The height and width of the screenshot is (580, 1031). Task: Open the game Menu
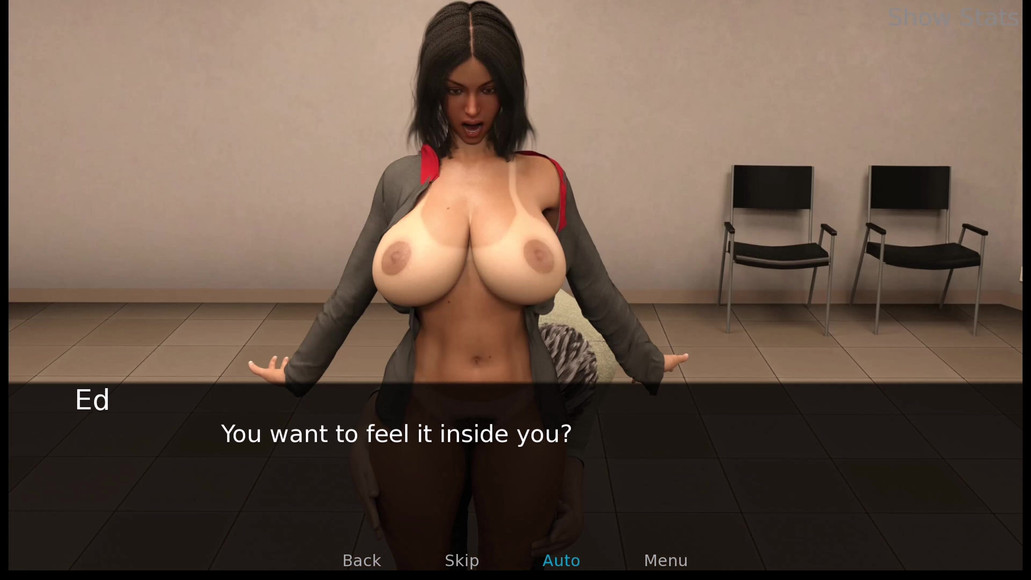(665, 561)
